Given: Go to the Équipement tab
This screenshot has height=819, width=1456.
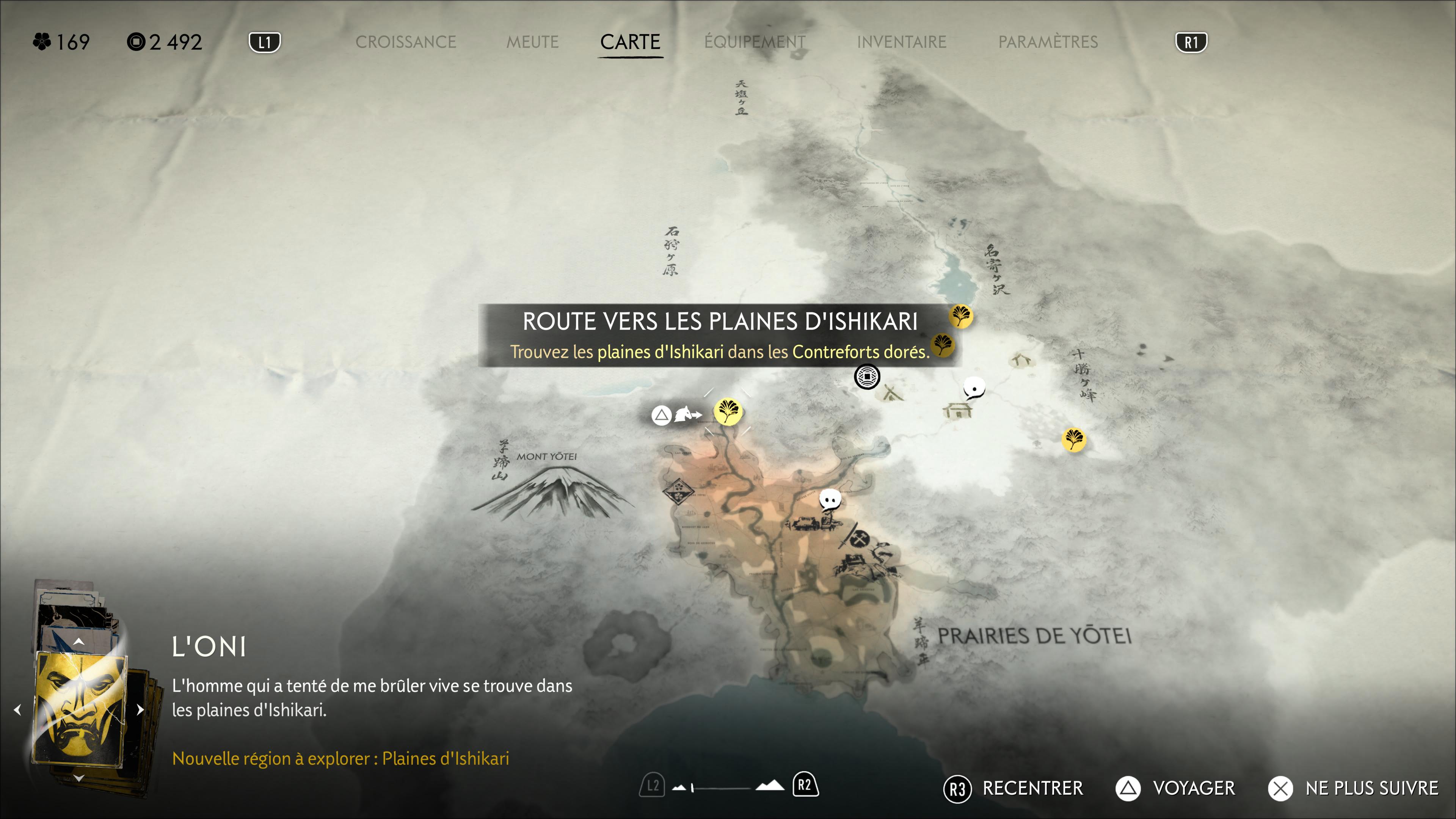Looking at the screenshot, I should 754,42.
